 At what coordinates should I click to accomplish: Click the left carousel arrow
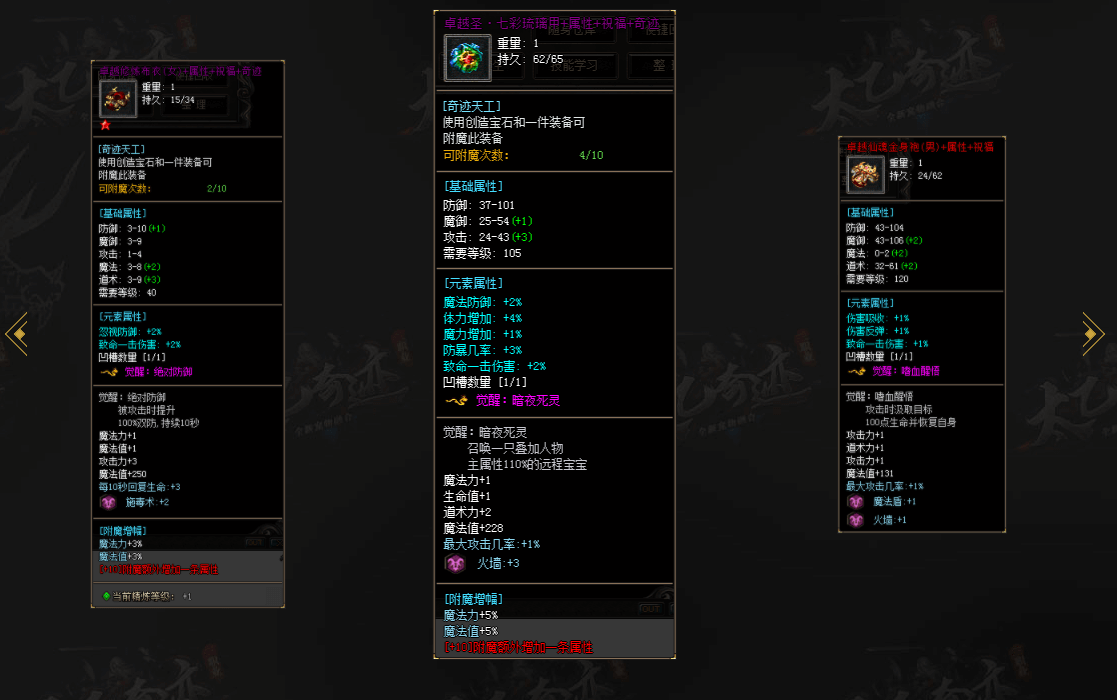[x=15, y=334]
